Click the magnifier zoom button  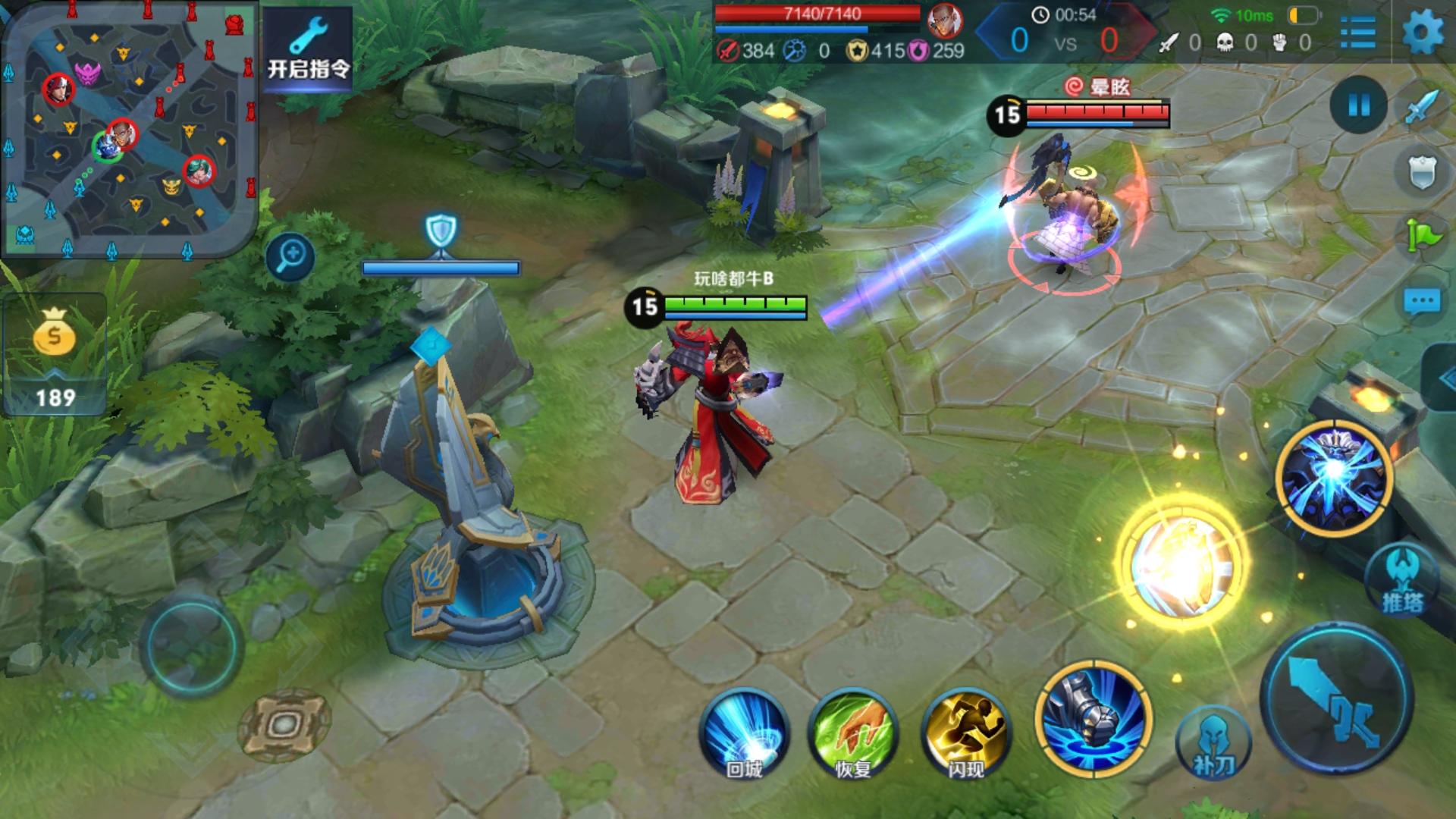(x=290, y=256)
